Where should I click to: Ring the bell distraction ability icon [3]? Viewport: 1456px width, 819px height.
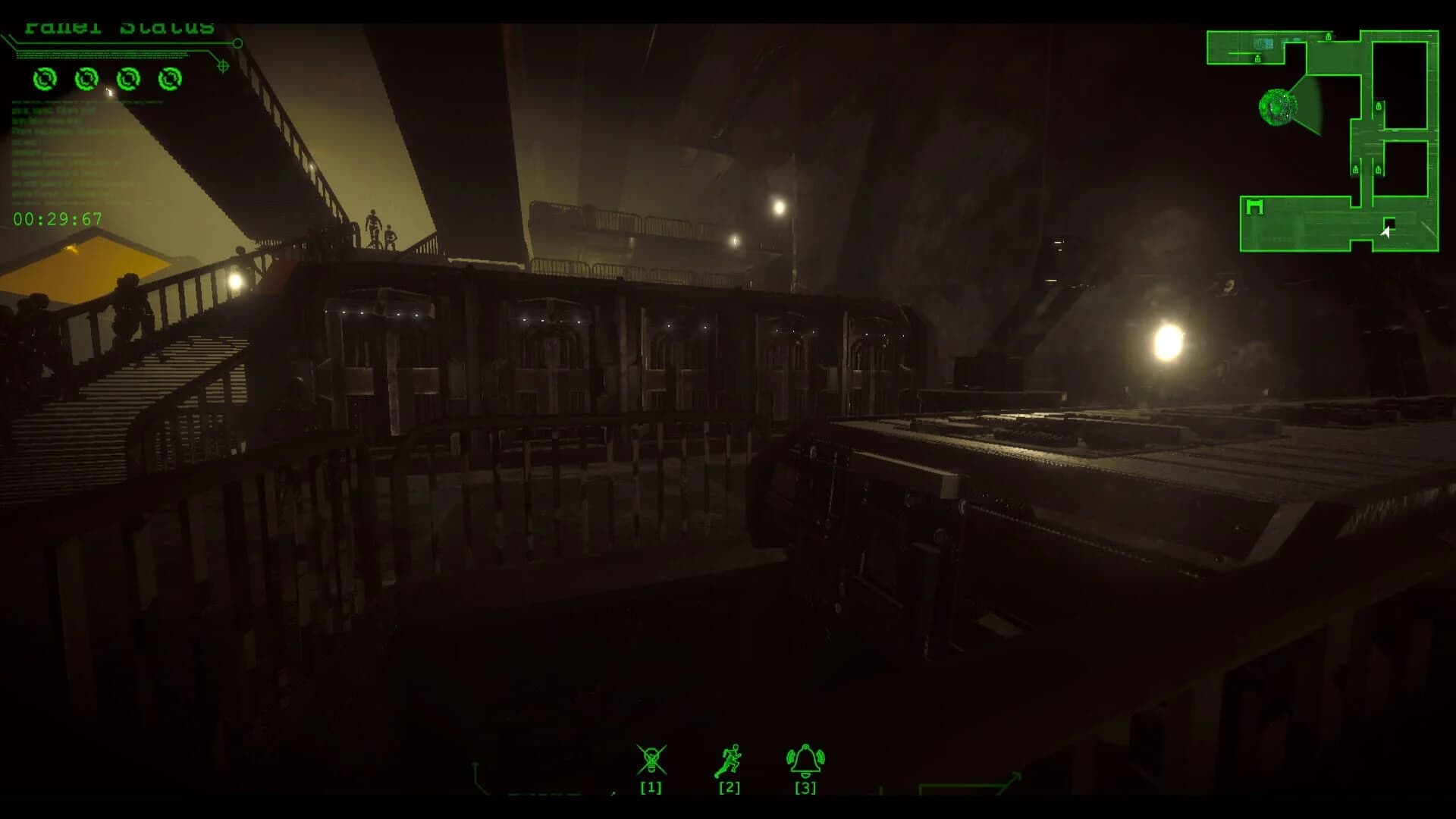(804, 758)
